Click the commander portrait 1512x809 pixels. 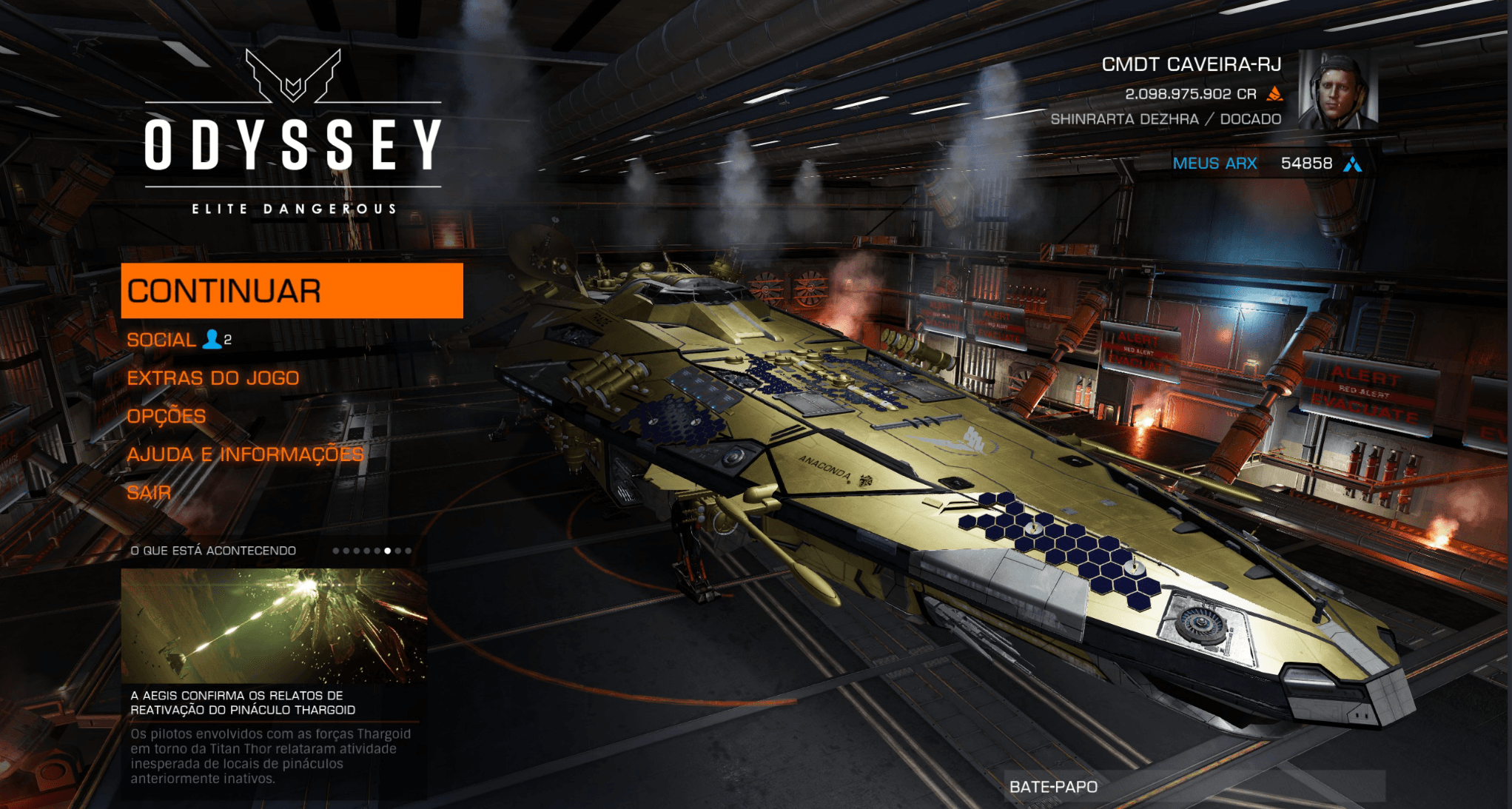click(x=1337, y=90)
